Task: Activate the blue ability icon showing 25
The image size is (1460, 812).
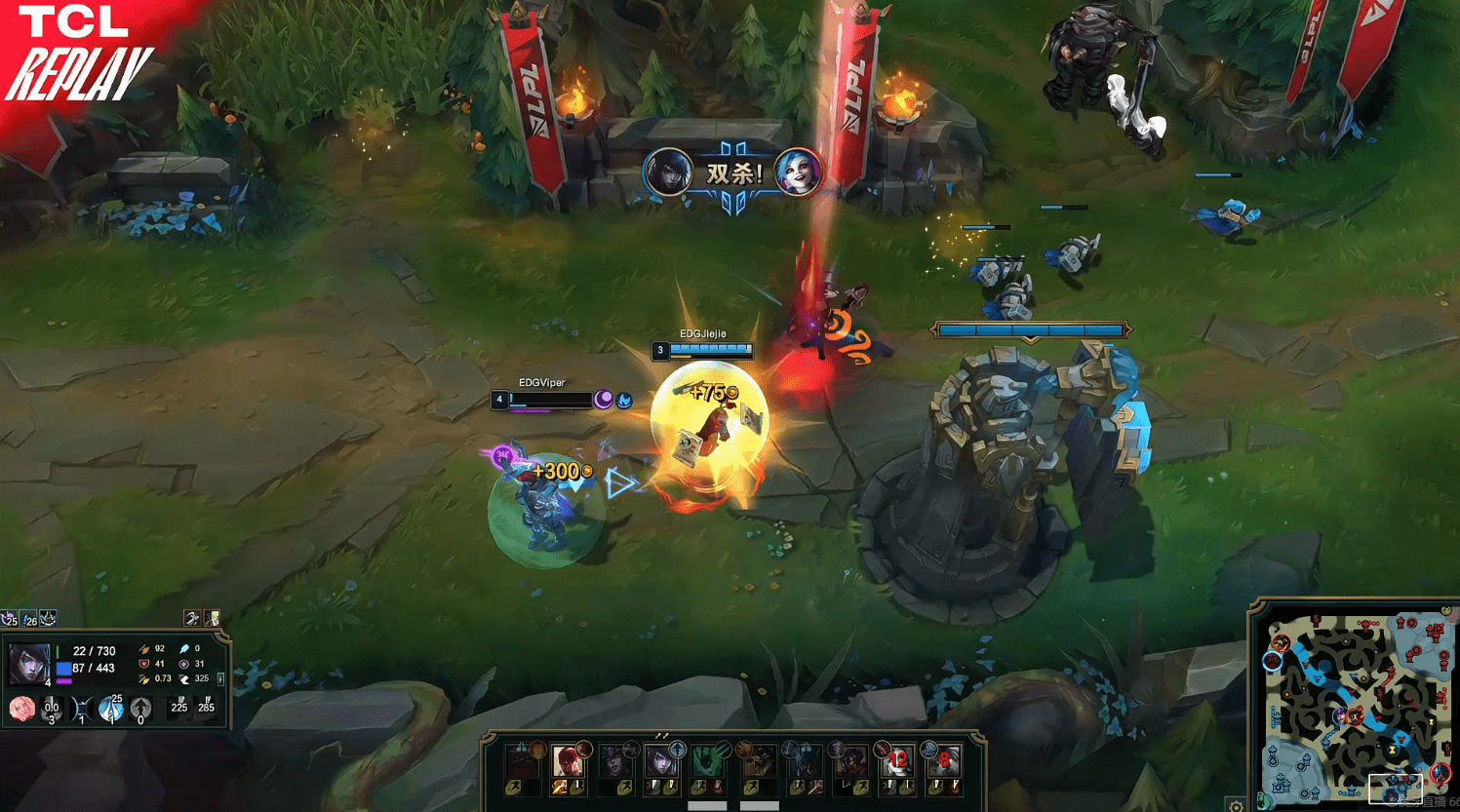Action: tap(112, 709)
